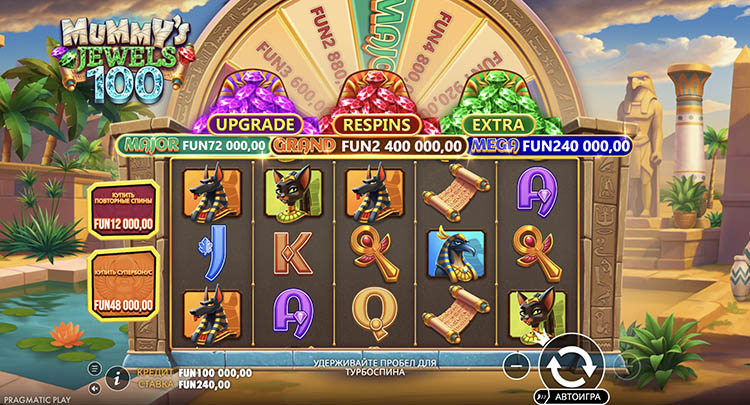Image resolution: width=750 pixels, height=405 pixels.
Task: Buy the super bonus for FUN48 000,00
Action: pyautogui.click(x=124, y=290)
